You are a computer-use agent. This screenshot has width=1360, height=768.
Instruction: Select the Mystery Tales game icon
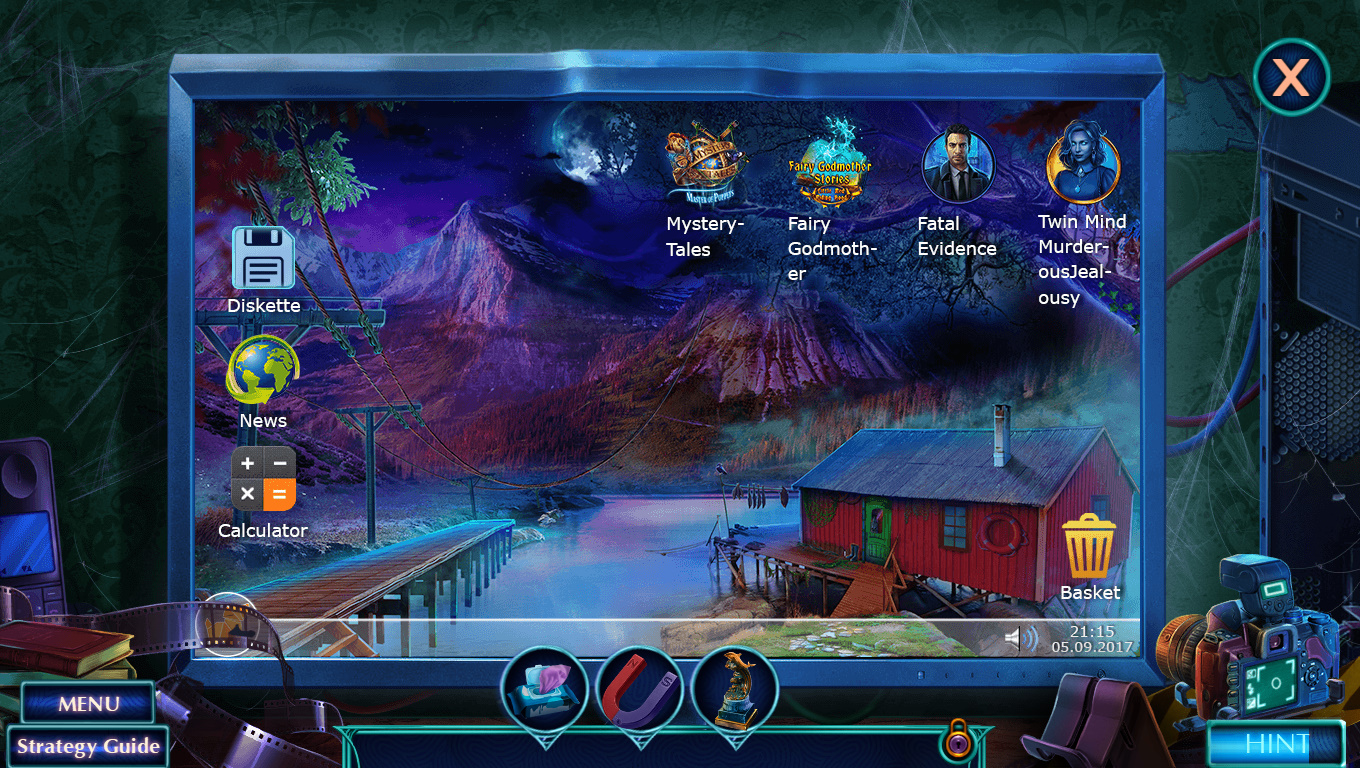pos(706,162)
